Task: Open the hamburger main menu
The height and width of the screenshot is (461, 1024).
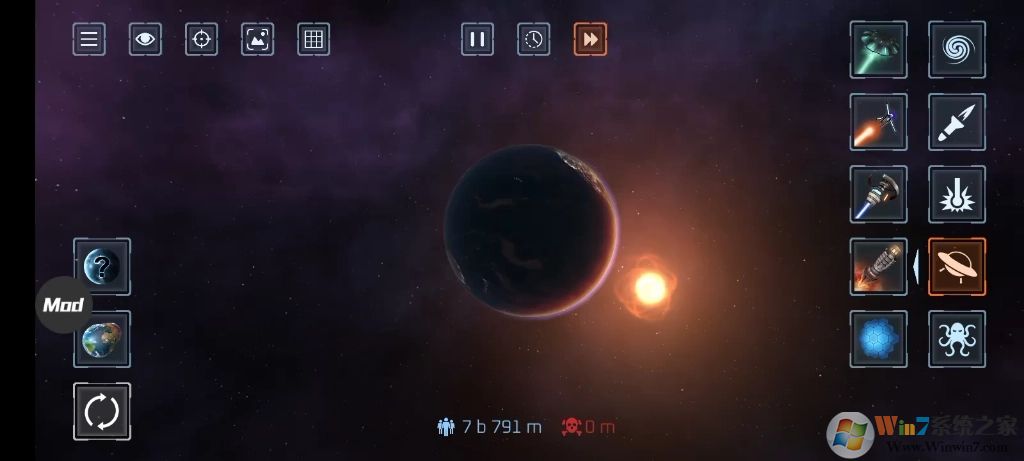Action: coord(89,39)
